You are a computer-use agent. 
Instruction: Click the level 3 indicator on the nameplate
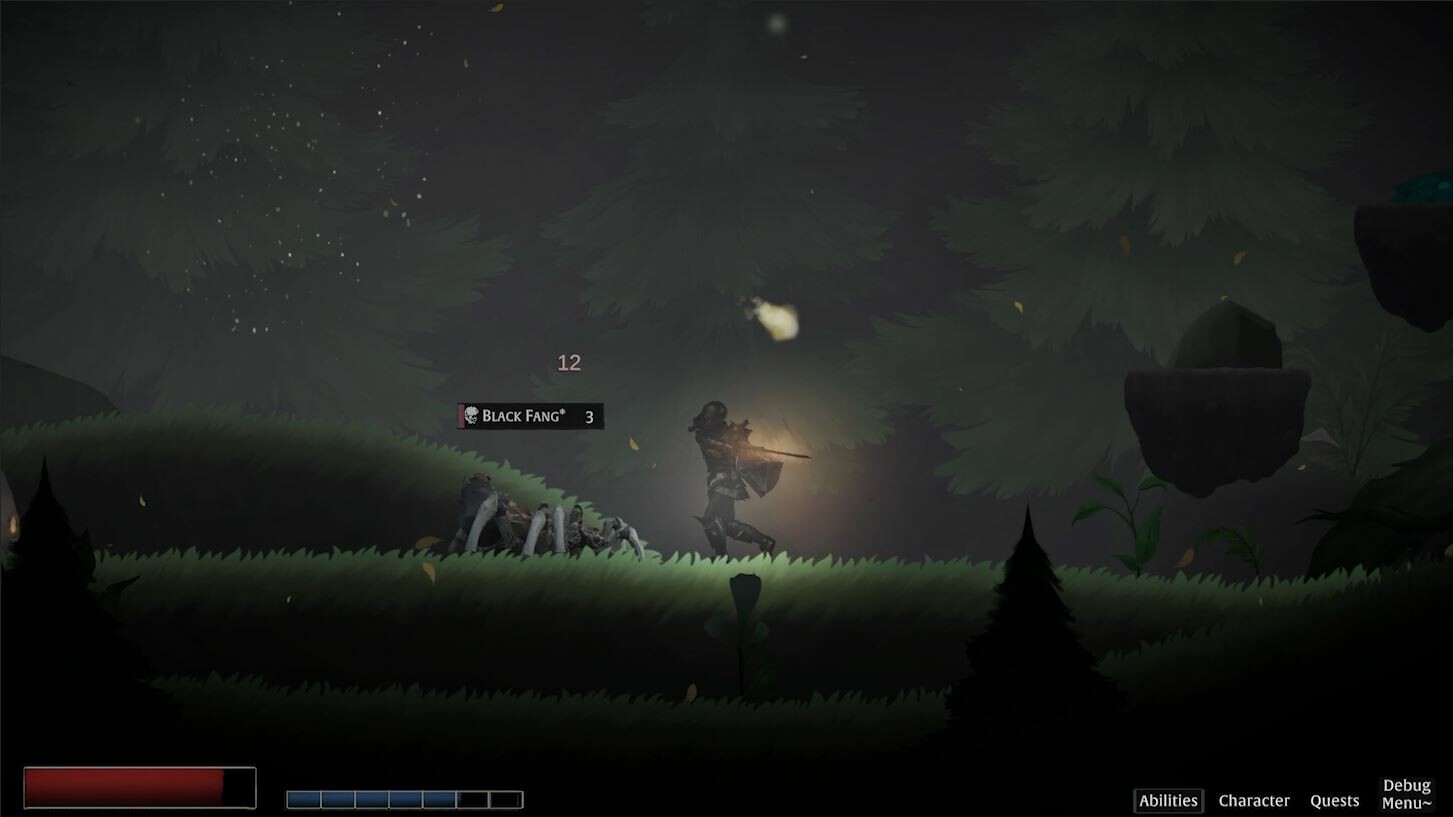click(589, 417)
